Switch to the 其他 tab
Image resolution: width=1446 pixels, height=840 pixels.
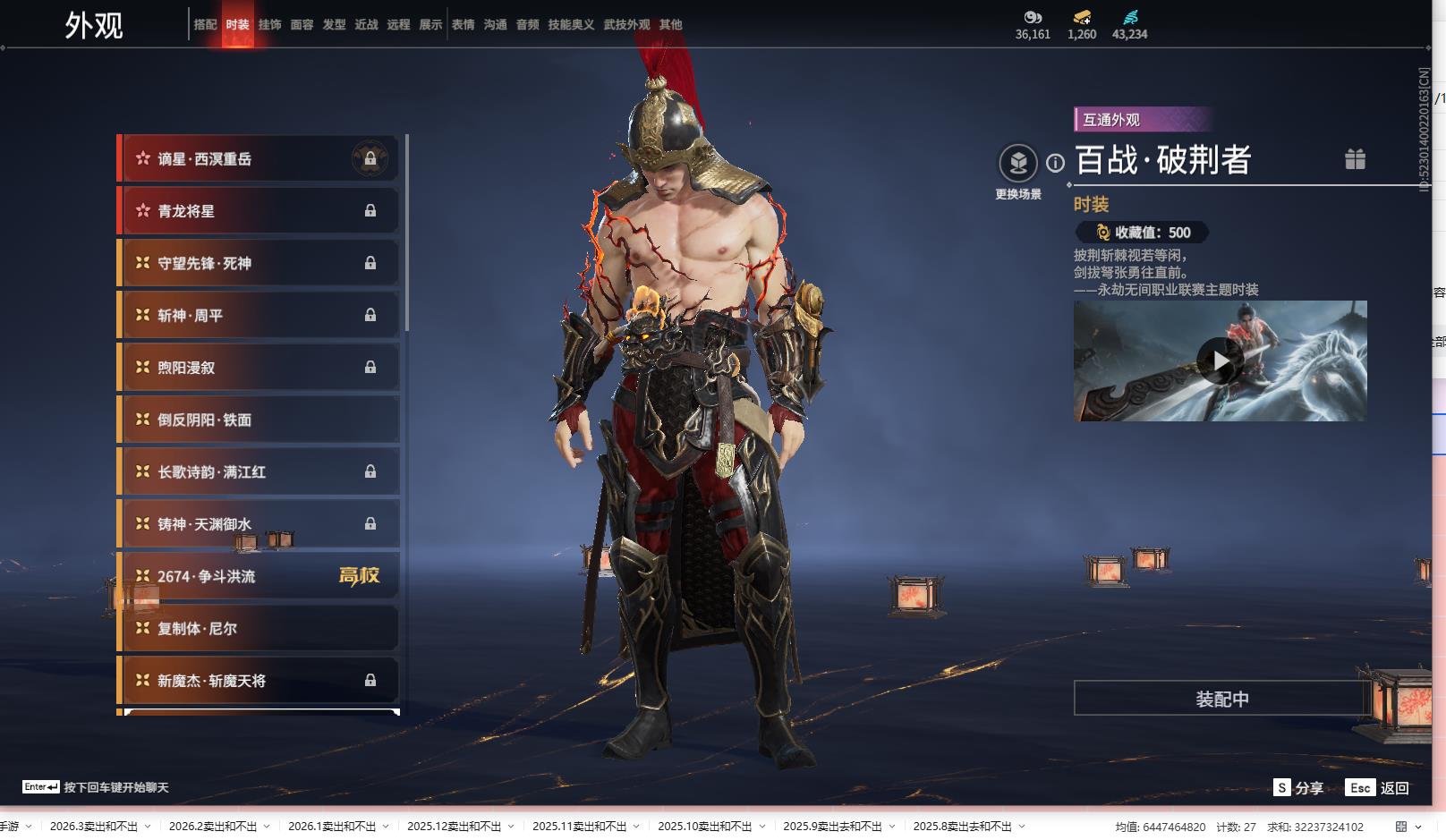pyautogui.click(x=670, y=25)
